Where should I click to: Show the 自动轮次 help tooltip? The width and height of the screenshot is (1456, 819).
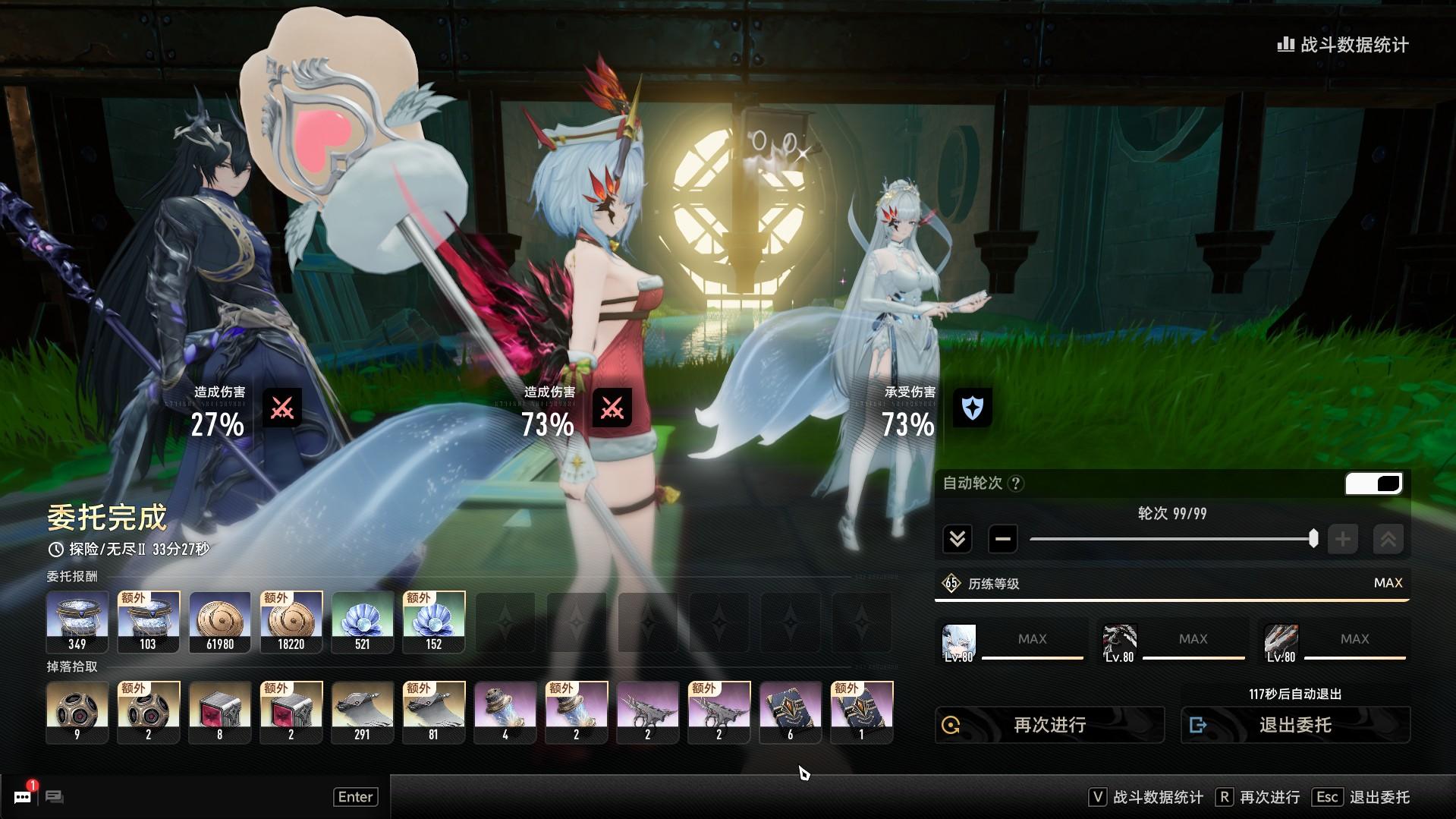pyautogui.click(x=1017, y=484)
